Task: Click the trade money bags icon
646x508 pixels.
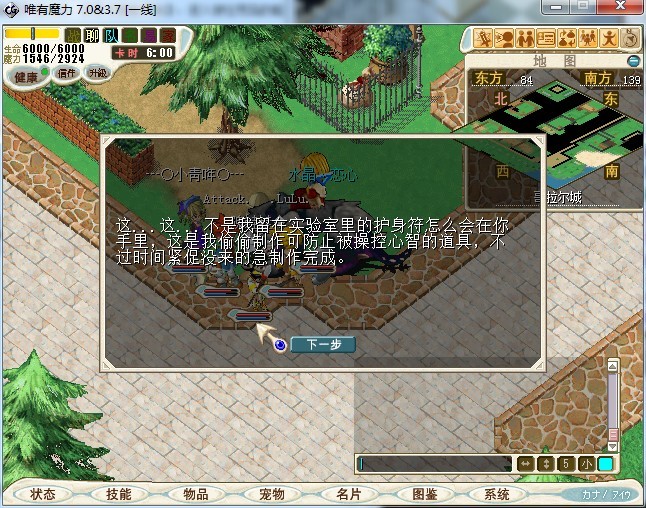Action: [567, 39]
